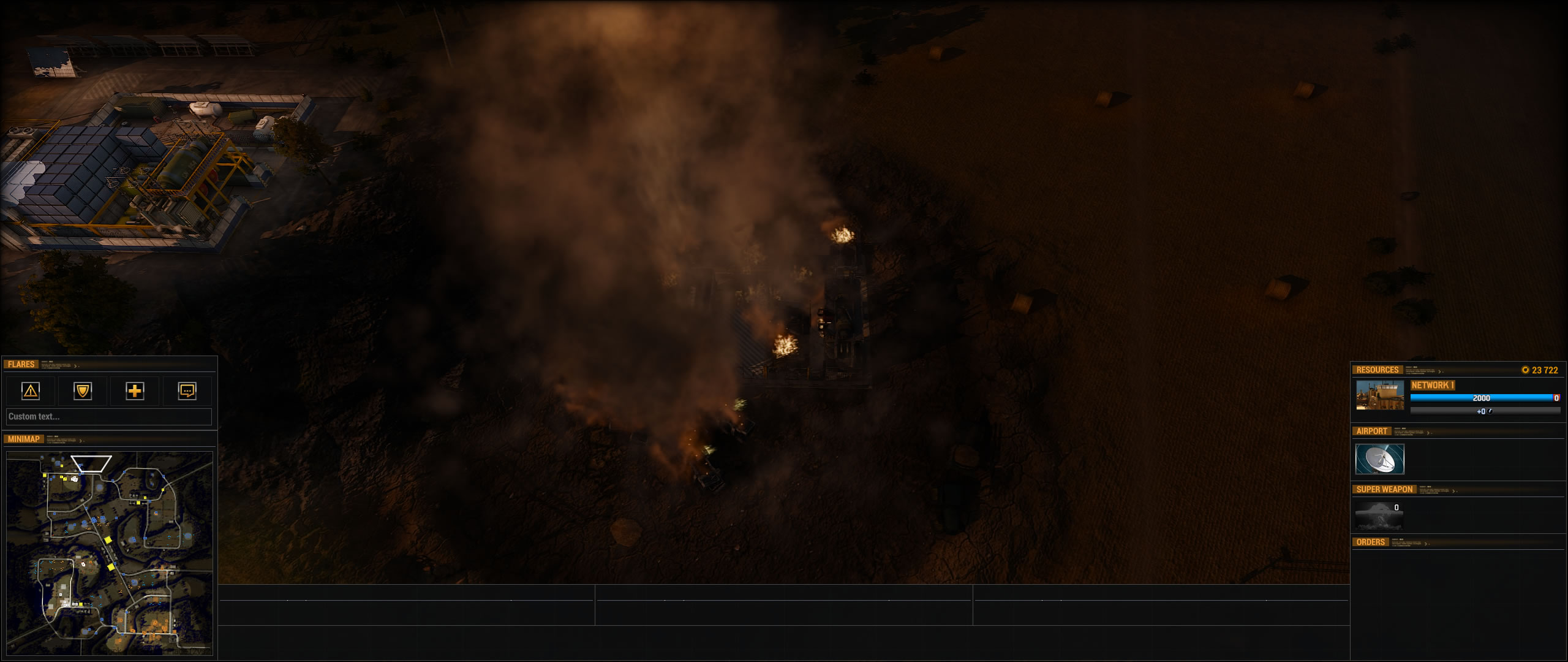Activate the warning triangle flare
The width and height of the screenshot is (1568, 662).
pos(31,391)
